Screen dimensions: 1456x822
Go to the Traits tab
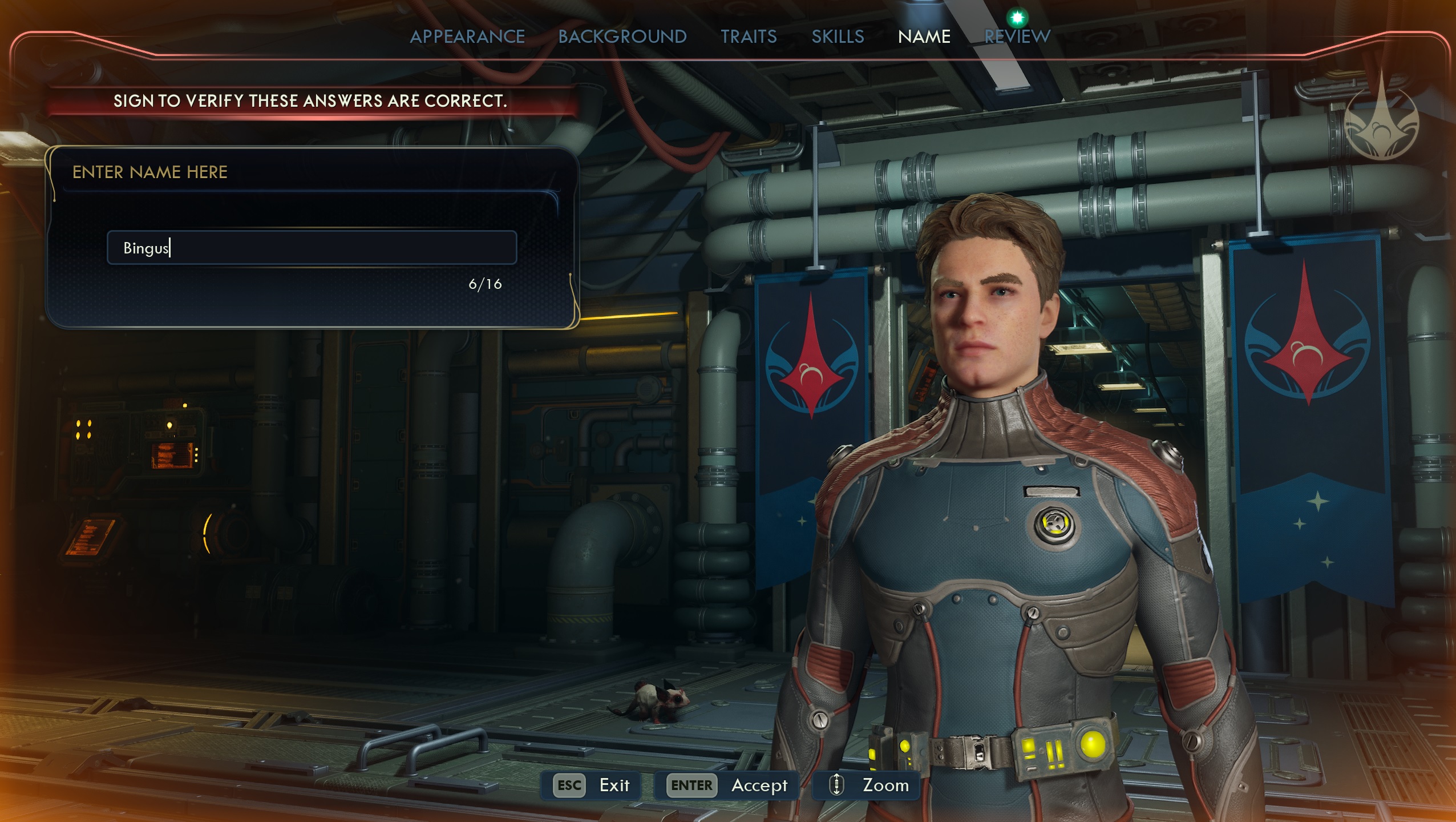pos(748,37)
